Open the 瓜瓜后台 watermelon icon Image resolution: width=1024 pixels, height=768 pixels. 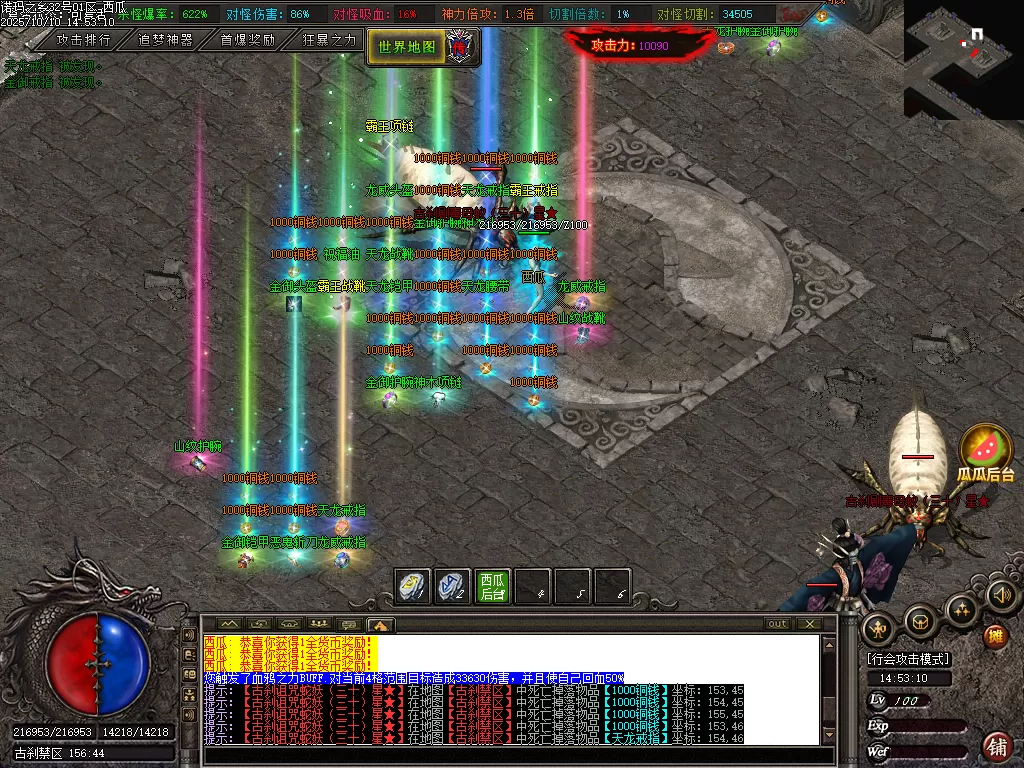pyautogui.click(x=986, y=452)
